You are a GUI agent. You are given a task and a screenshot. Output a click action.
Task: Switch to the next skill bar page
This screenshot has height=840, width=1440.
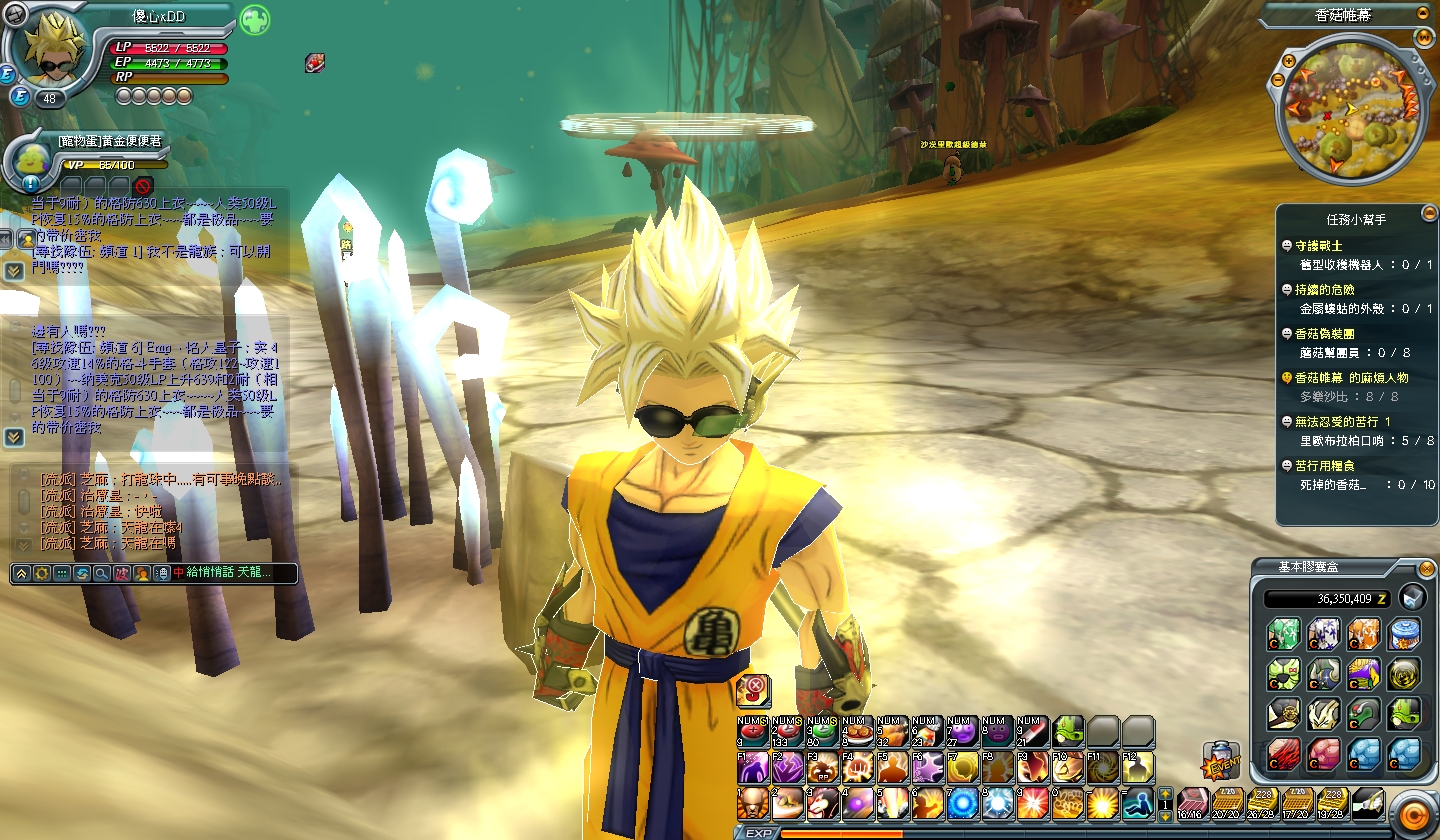coord(1165,816)
